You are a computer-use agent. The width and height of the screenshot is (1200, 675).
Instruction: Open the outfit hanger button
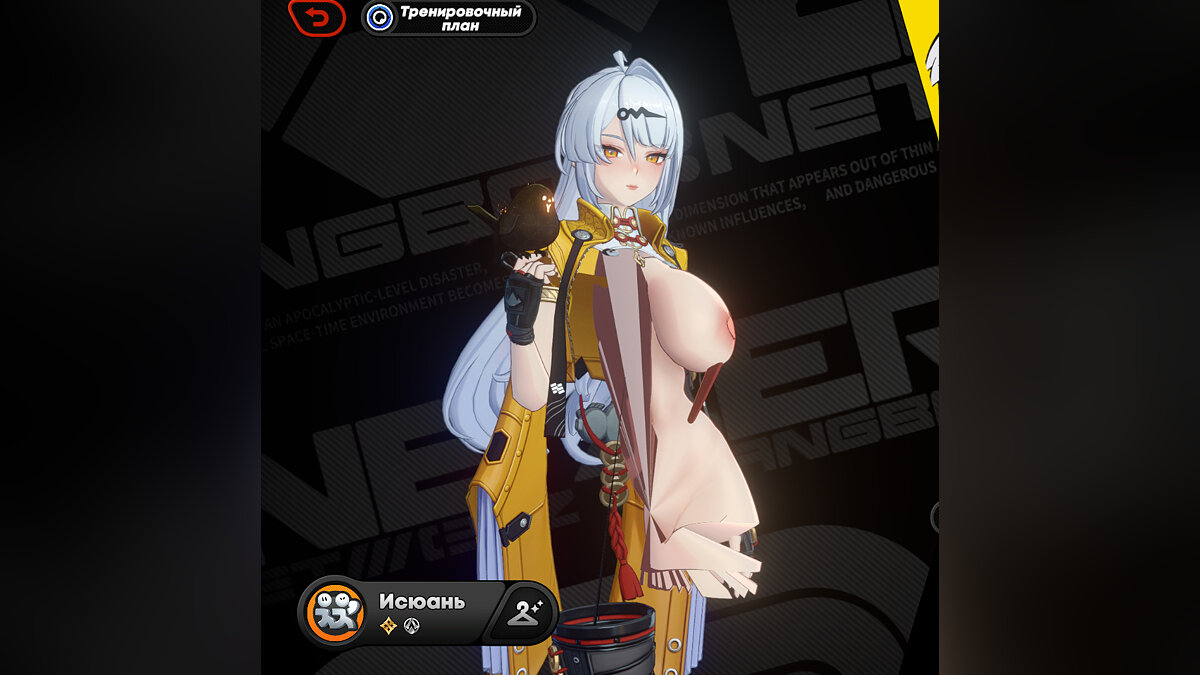click(x=523, y=612)
